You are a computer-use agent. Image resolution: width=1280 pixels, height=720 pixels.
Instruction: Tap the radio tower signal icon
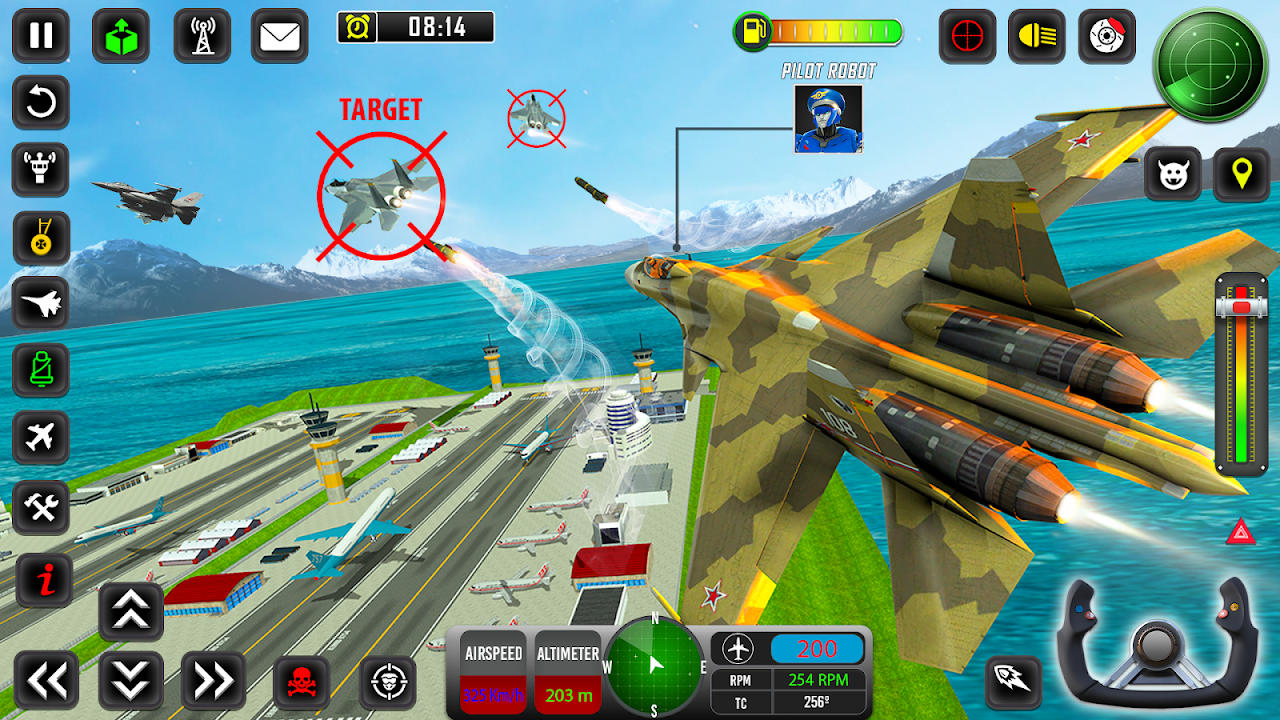(x=203, y=36)
